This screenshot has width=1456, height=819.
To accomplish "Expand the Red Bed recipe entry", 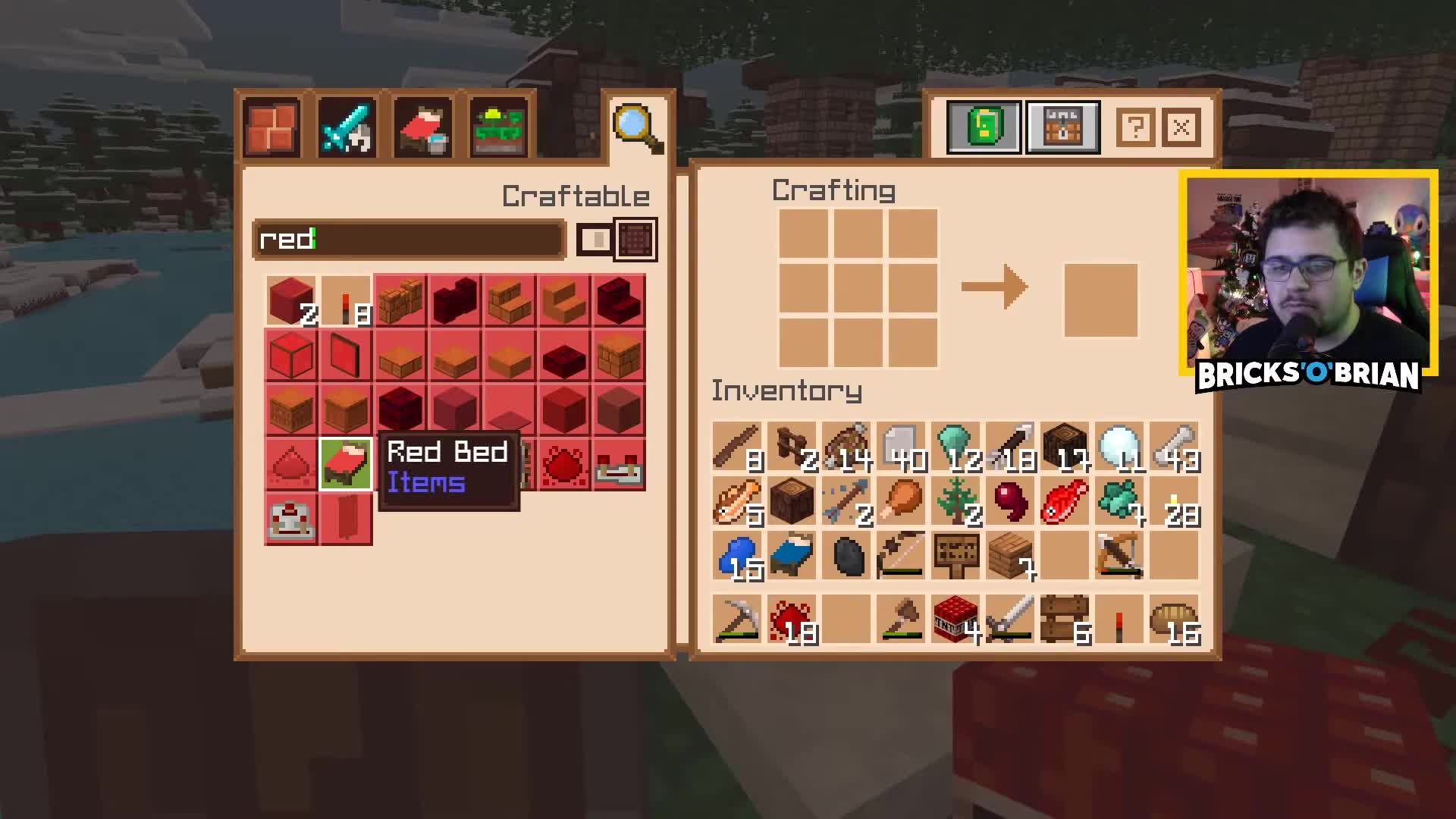I will (347, 465).
